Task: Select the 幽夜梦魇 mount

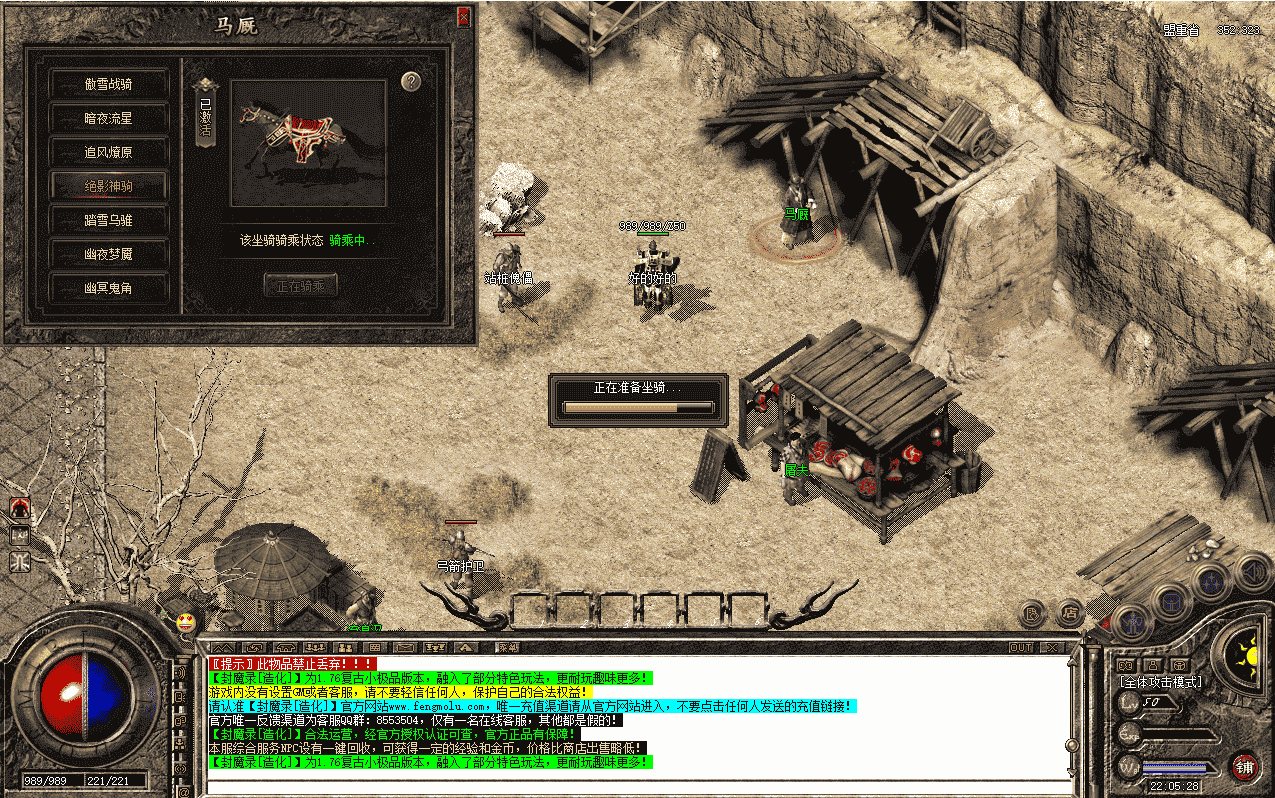Action: click(x=108, y=254)
